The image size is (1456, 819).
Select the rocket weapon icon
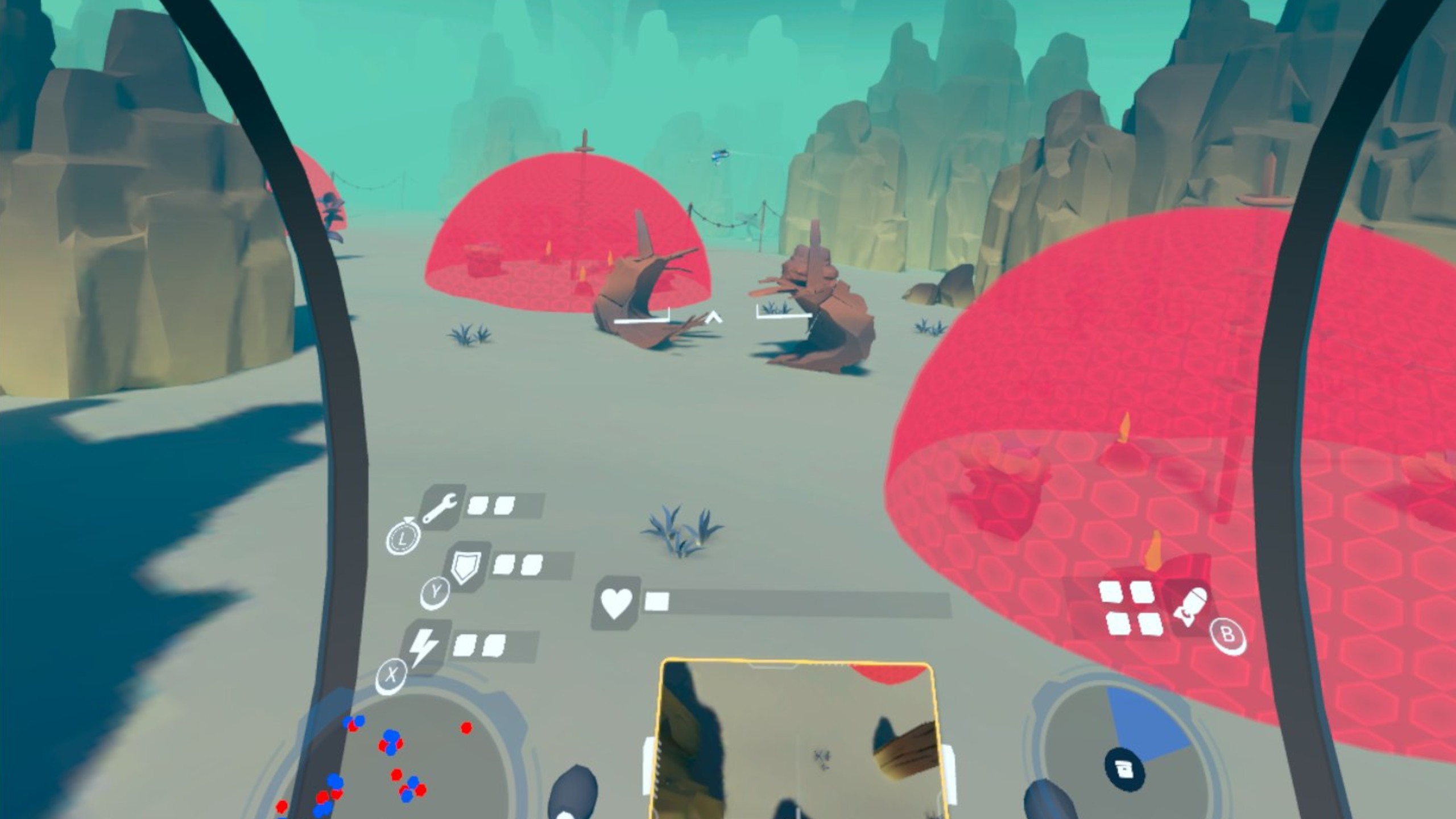pyautogui.click(x=1191, y=607)
